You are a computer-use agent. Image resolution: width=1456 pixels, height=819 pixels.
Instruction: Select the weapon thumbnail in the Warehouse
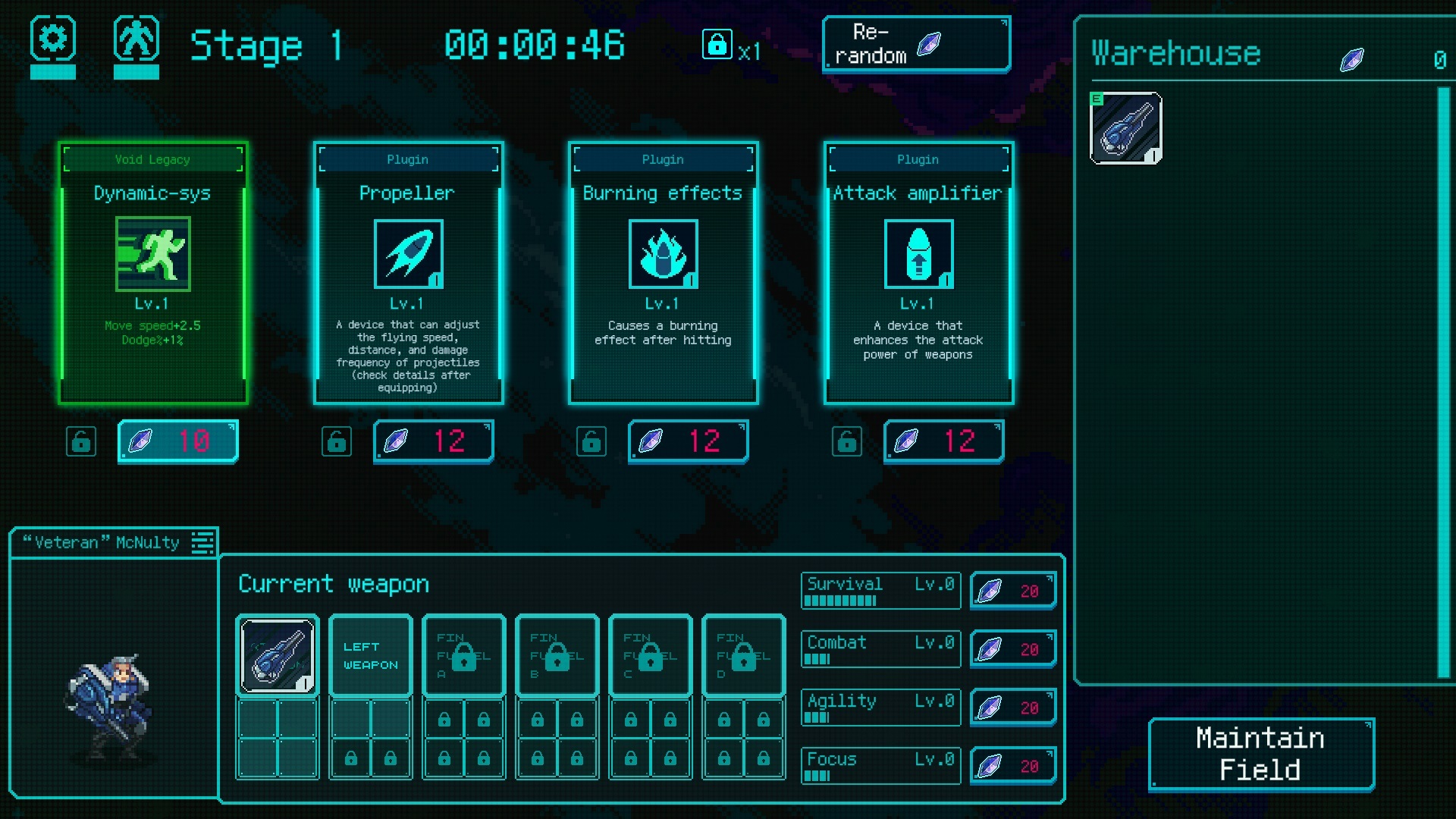point(1125,127)
